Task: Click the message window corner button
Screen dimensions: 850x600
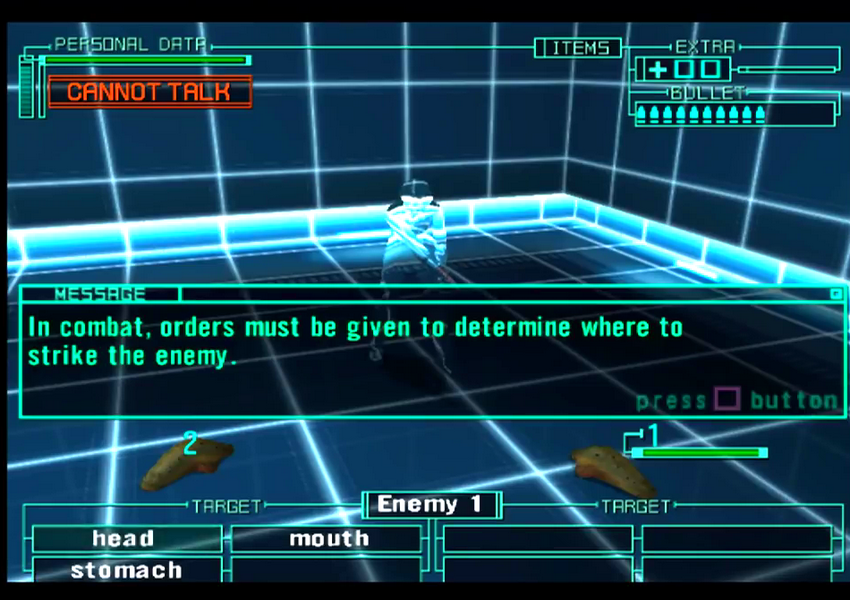Action: click(835, 294)
